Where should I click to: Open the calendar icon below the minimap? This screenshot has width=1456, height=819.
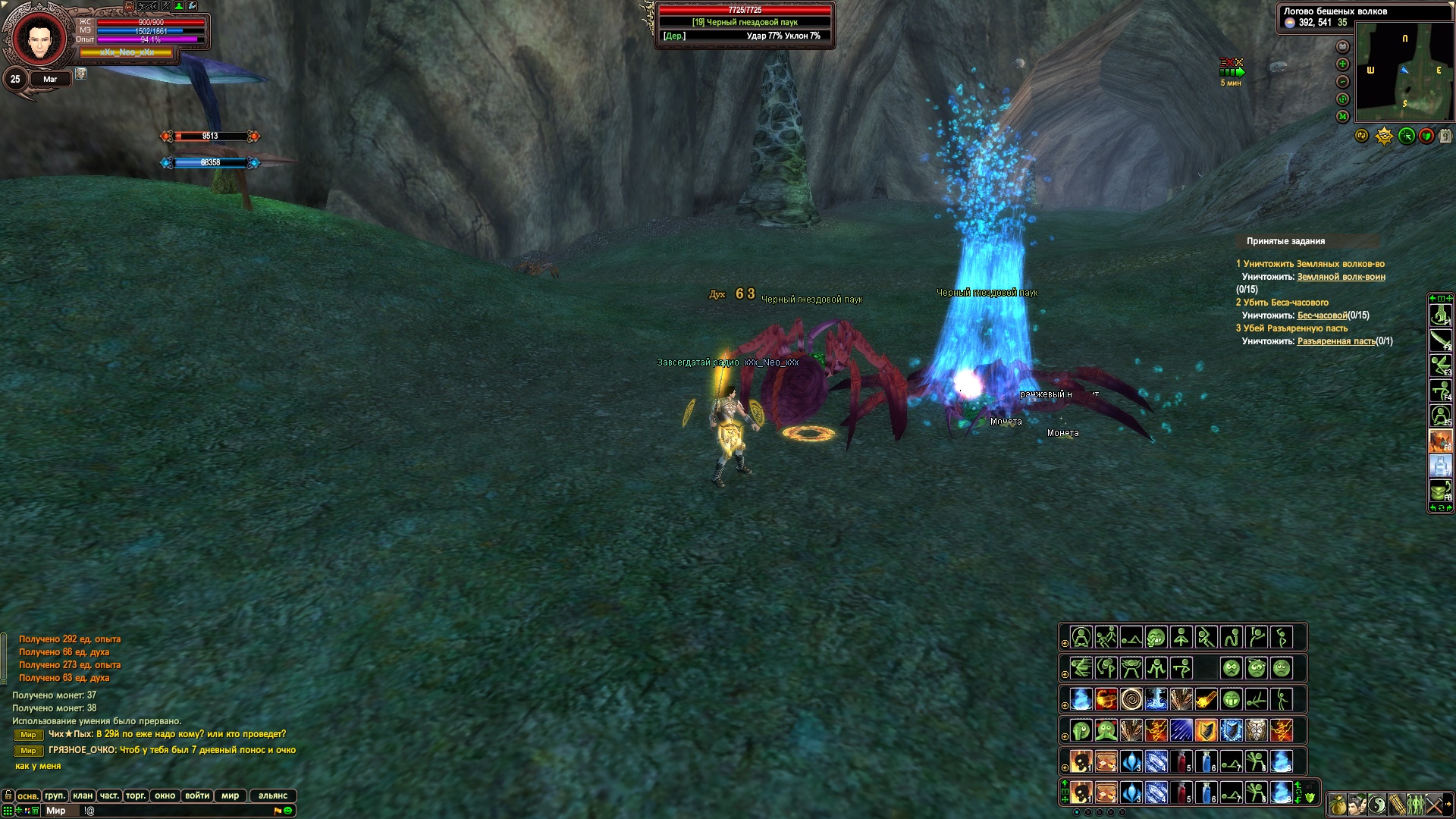pyautogui.click(x=1445, y=136)
